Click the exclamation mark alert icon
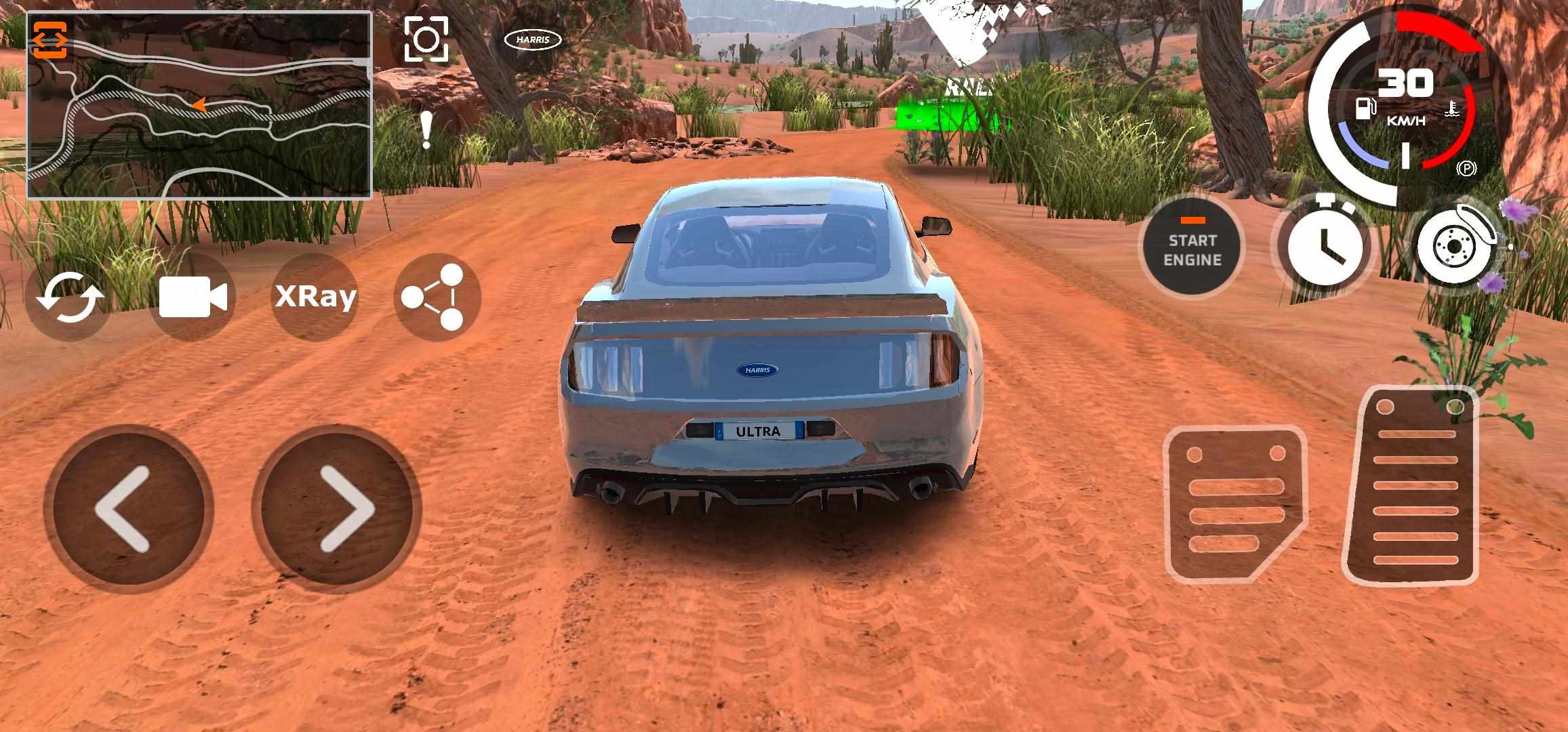 coord(426,130)
